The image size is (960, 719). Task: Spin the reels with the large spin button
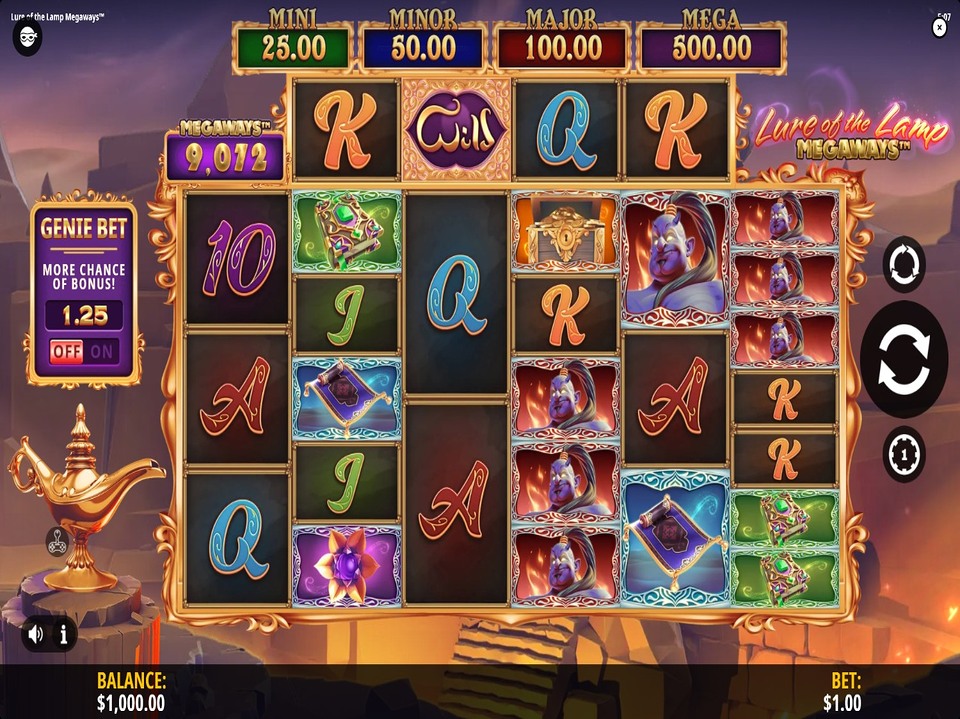(904, 359)
